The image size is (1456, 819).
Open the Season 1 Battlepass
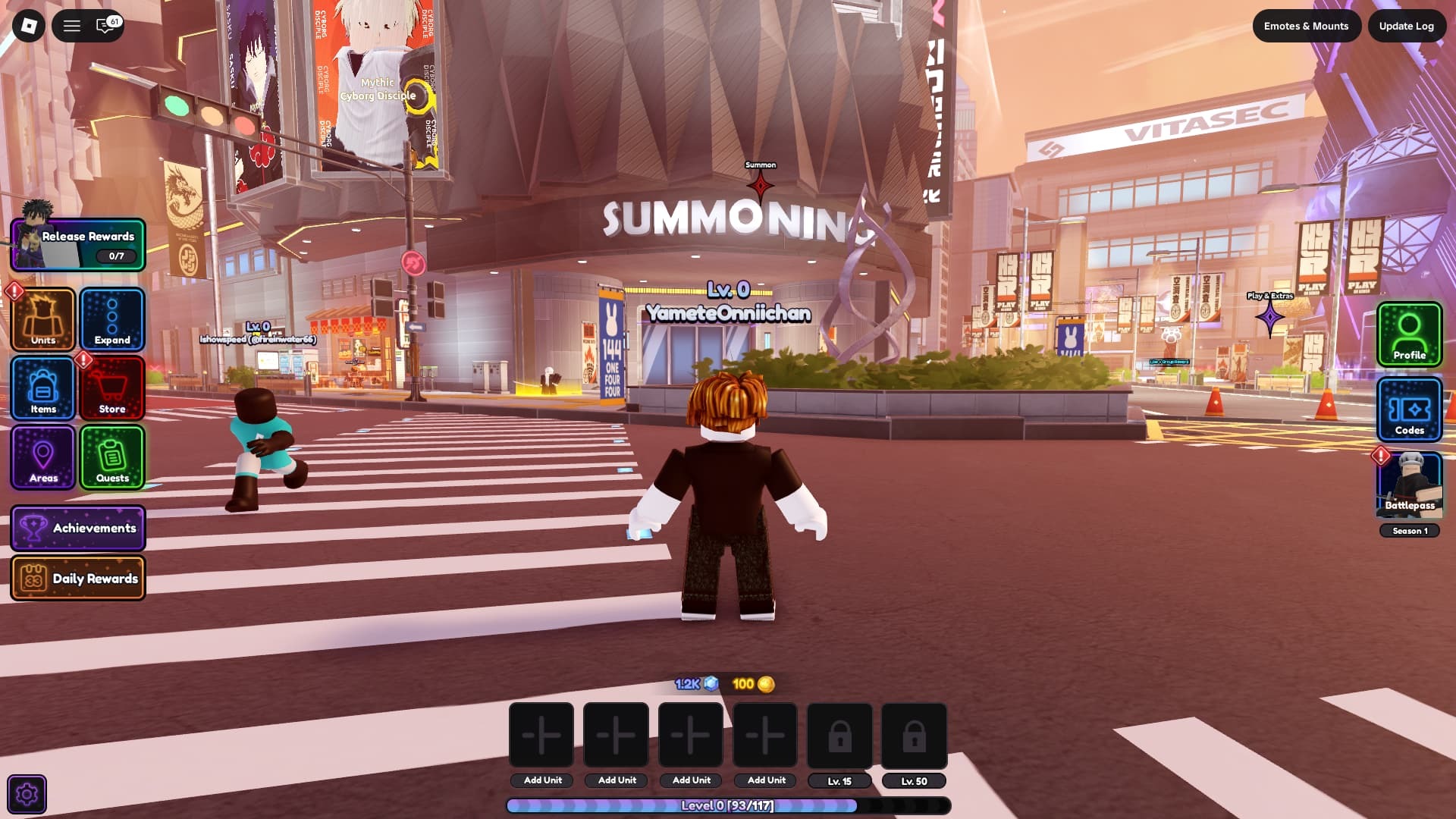[1409, 486]
